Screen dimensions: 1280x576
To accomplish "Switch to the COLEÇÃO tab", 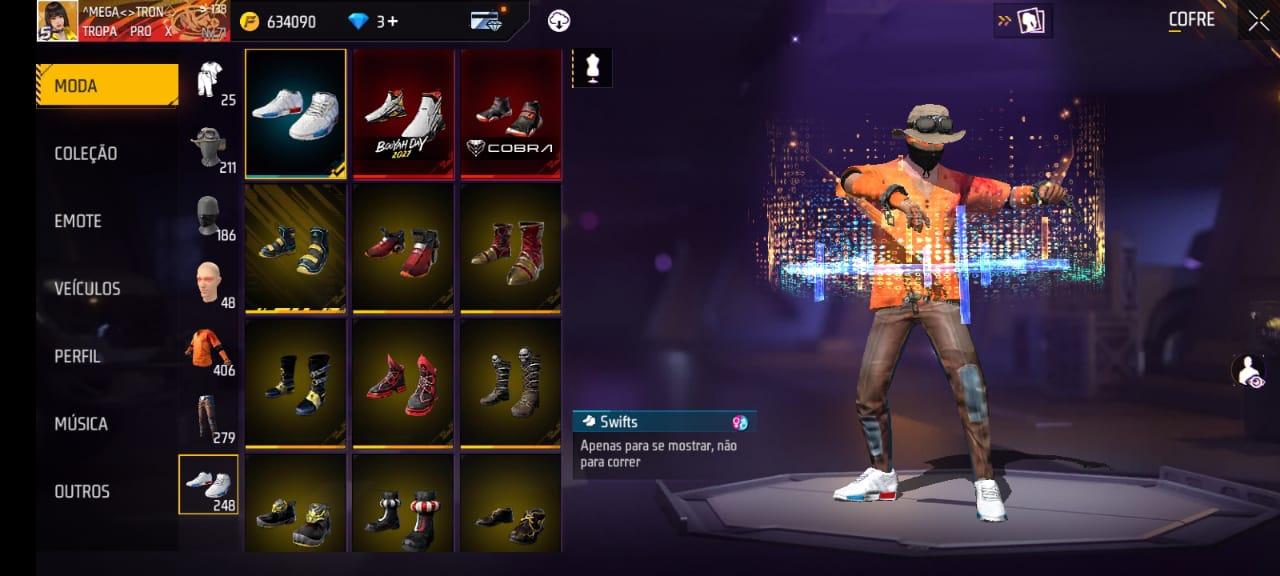I will 86,153.
